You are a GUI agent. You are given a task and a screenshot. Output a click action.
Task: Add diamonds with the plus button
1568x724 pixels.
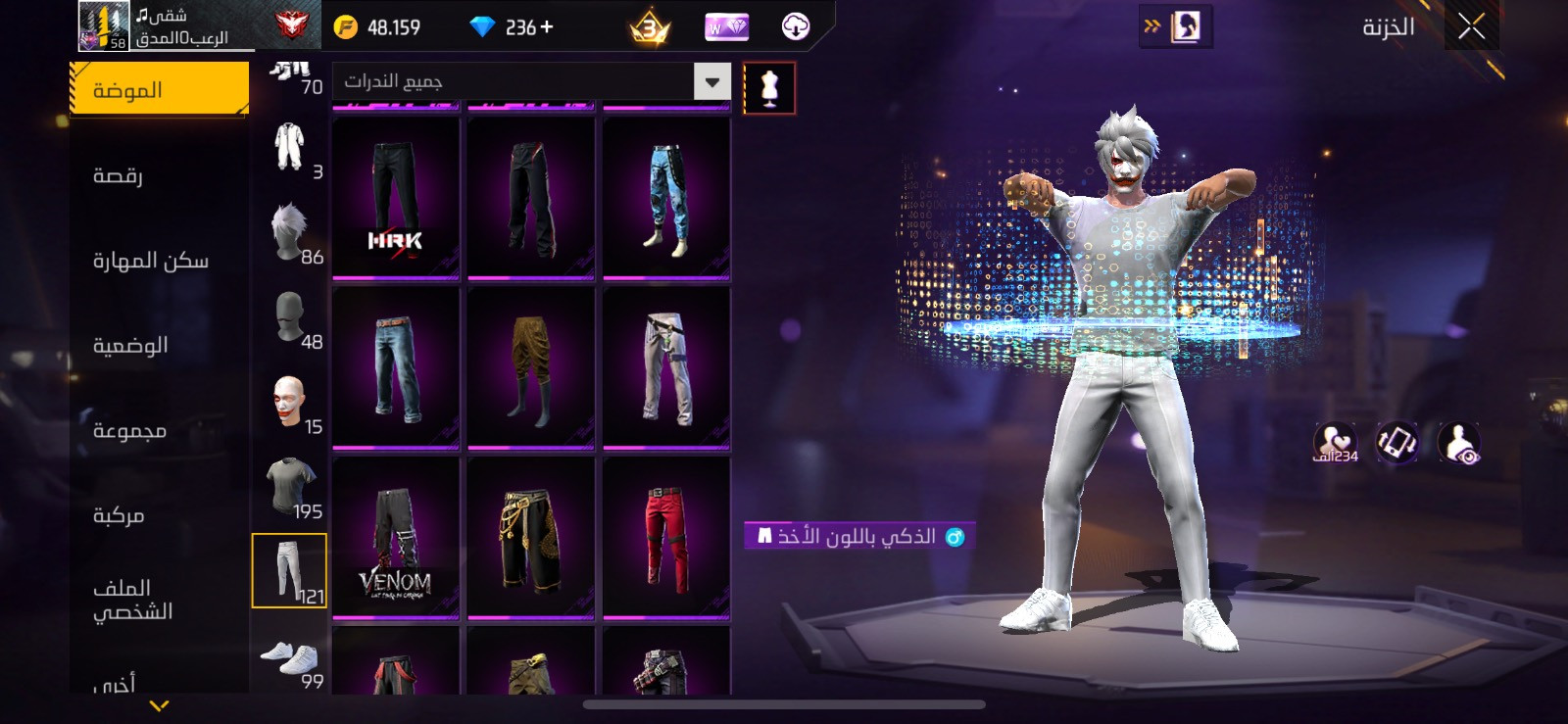pos(547,27)
